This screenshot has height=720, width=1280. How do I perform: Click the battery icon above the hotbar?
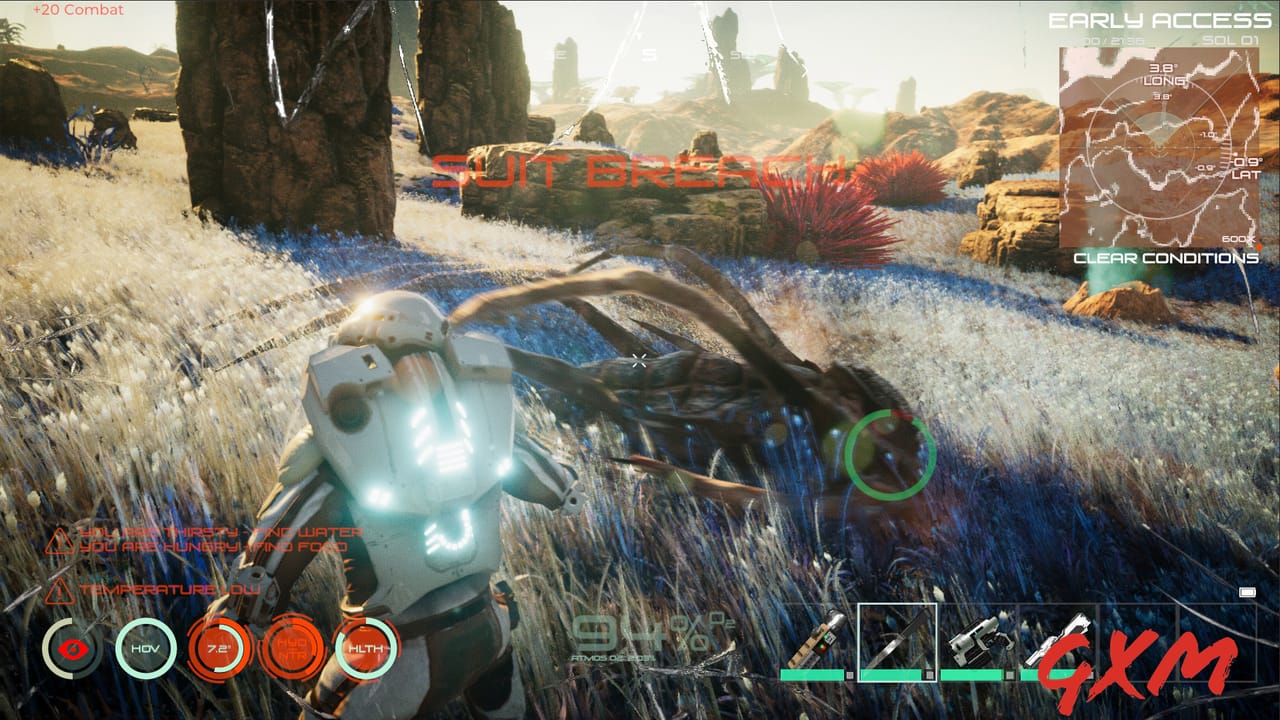1247,592
